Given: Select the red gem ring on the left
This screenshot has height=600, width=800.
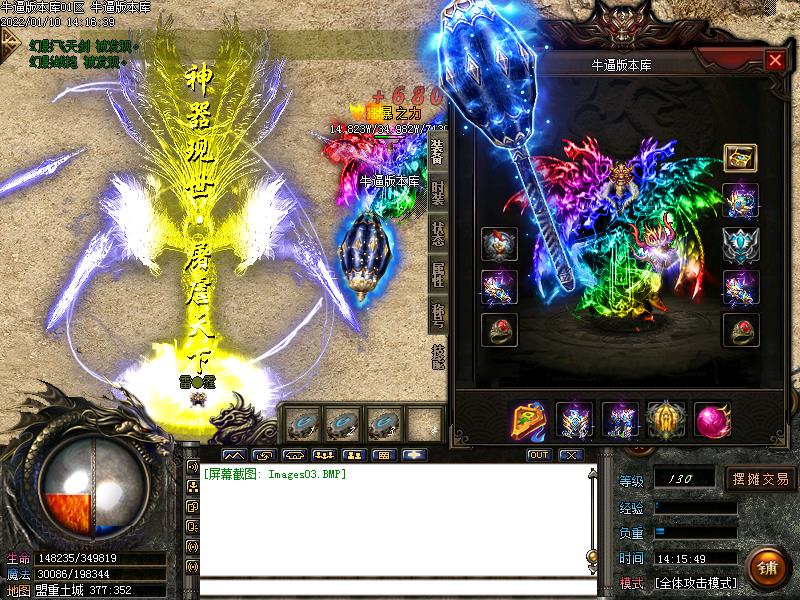Looking at the screenshot, I should (x=499, y=329).
